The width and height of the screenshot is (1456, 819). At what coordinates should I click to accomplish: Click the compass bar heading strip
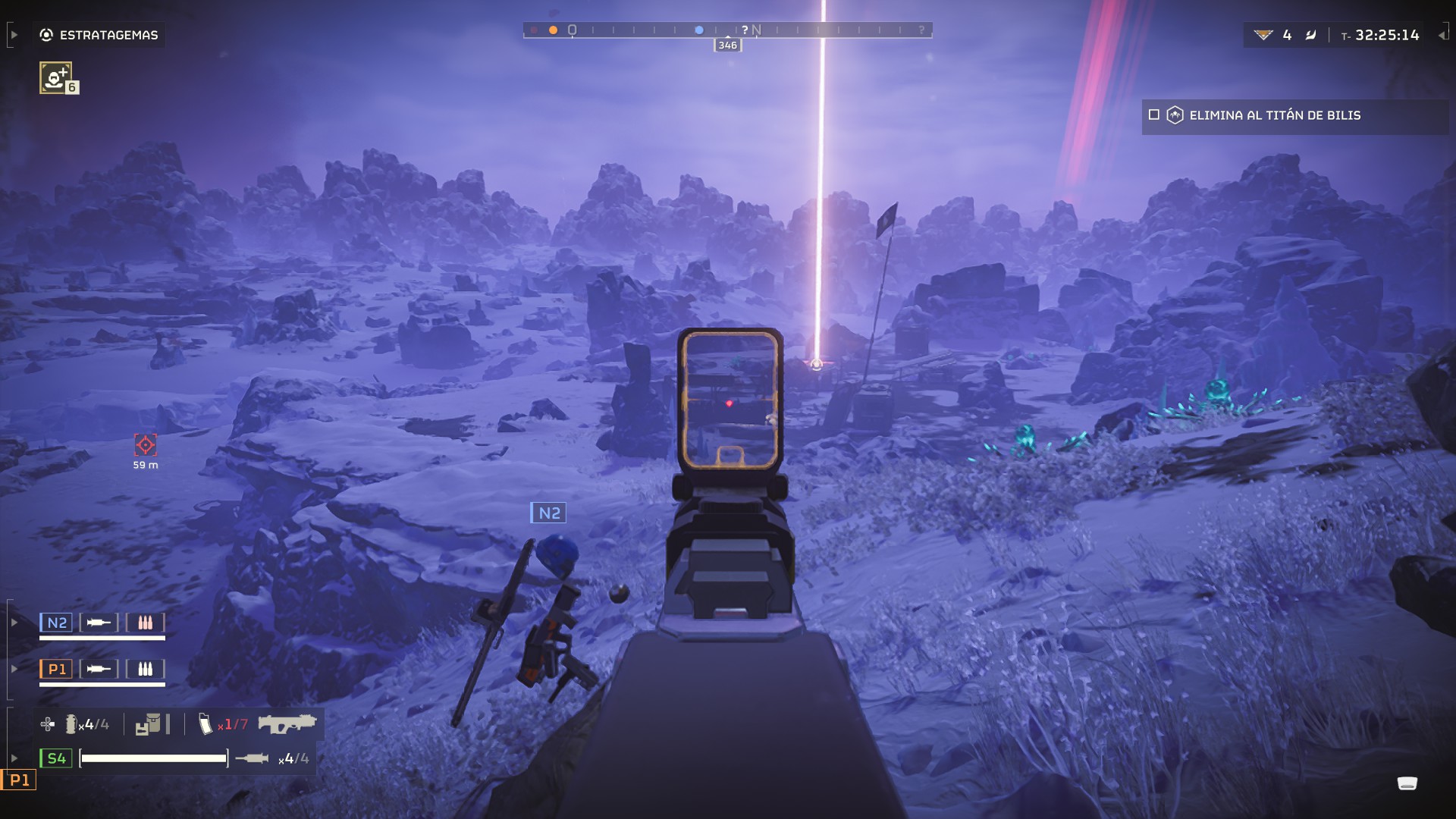pos(727,30)
